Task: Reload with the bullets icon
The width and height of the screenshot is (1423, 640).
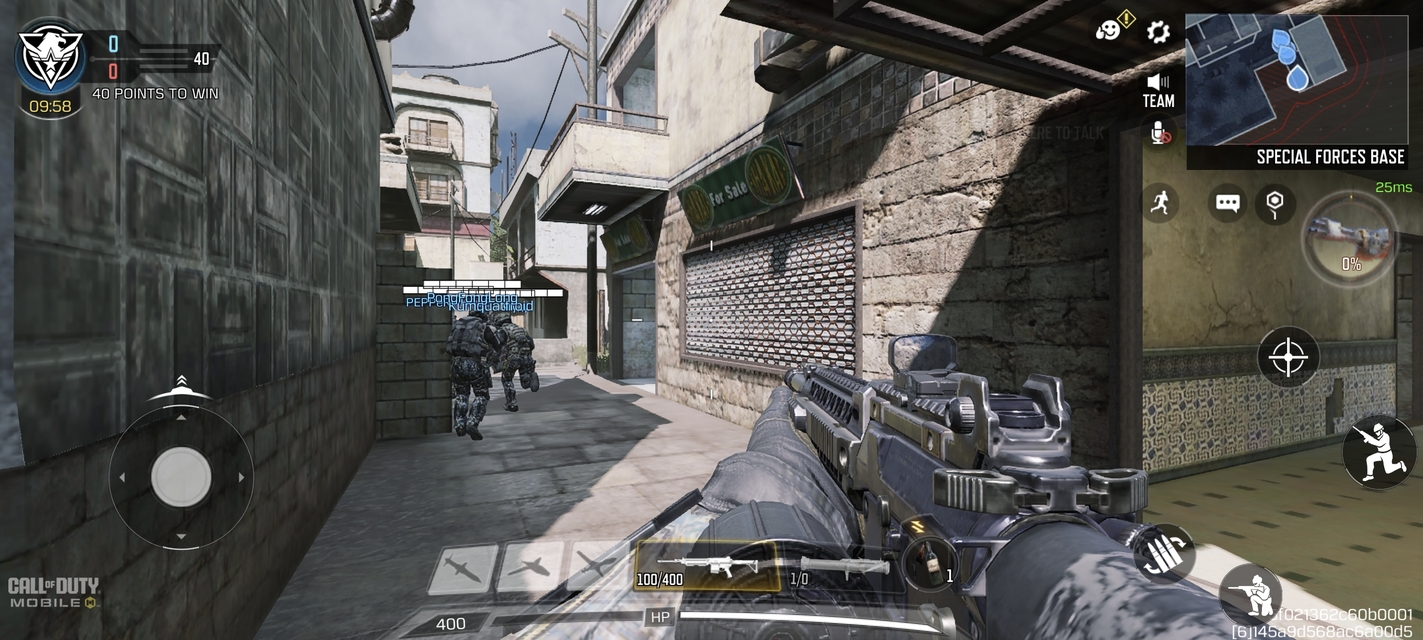Action: 1164,553
